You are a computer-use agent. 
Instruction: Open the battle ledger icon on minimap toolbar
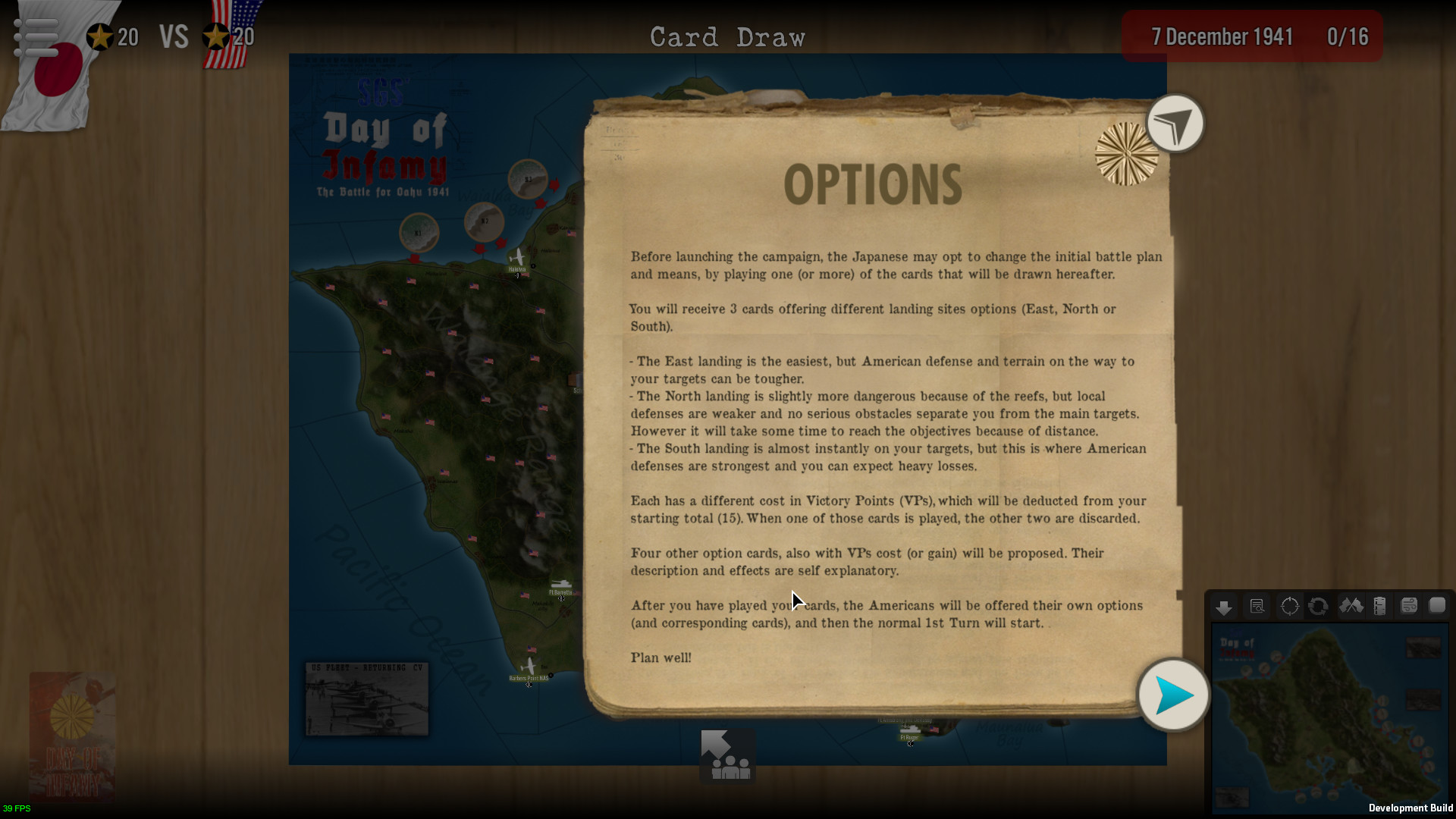tap(1380, 607)
